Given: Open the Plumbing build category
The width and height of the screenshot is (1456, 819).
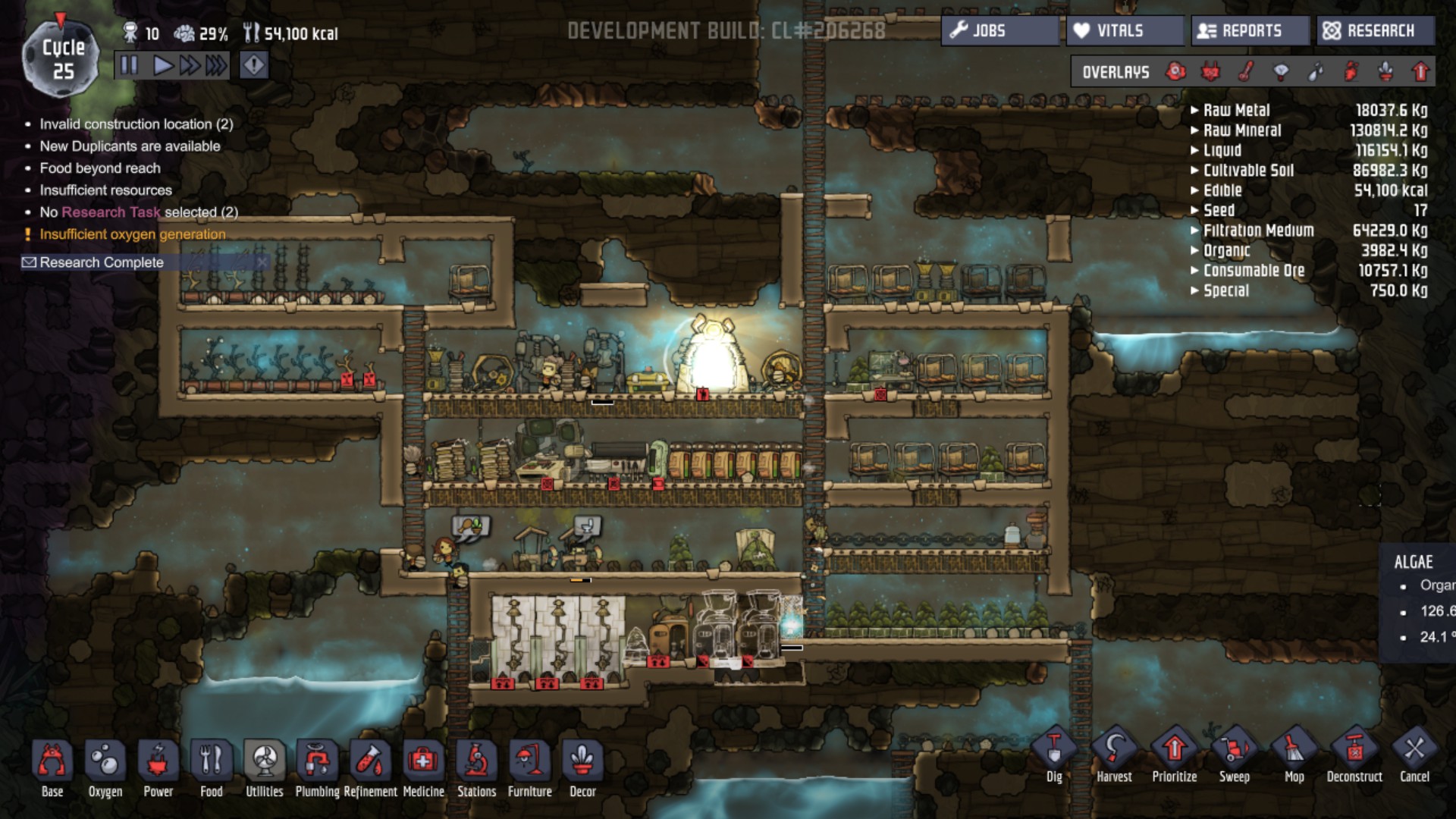Looking at the screenshot, I should point(317,768).
